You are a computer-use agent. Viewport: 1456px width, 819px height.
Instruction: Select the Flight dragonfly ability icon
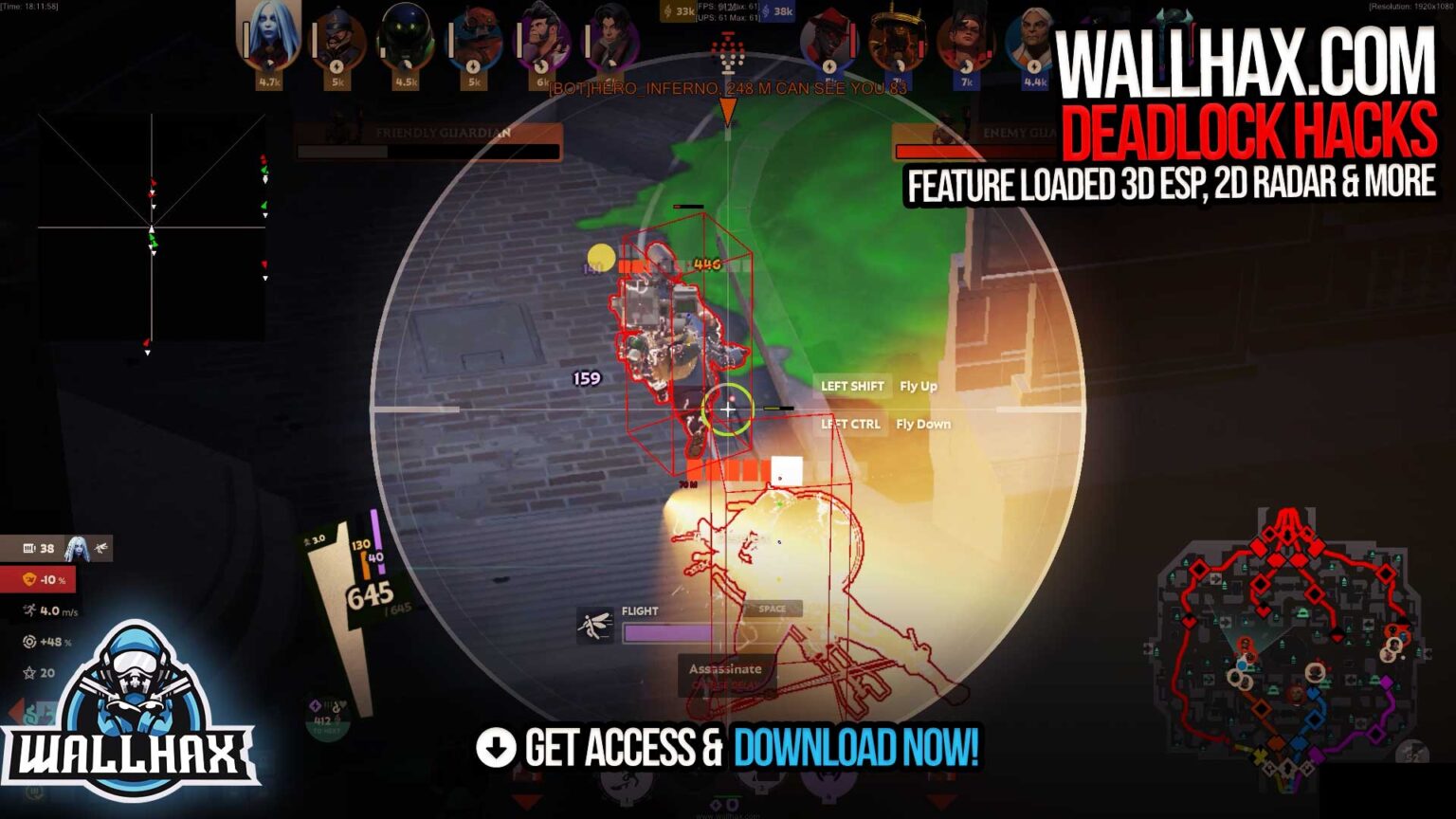coord(595,626)
